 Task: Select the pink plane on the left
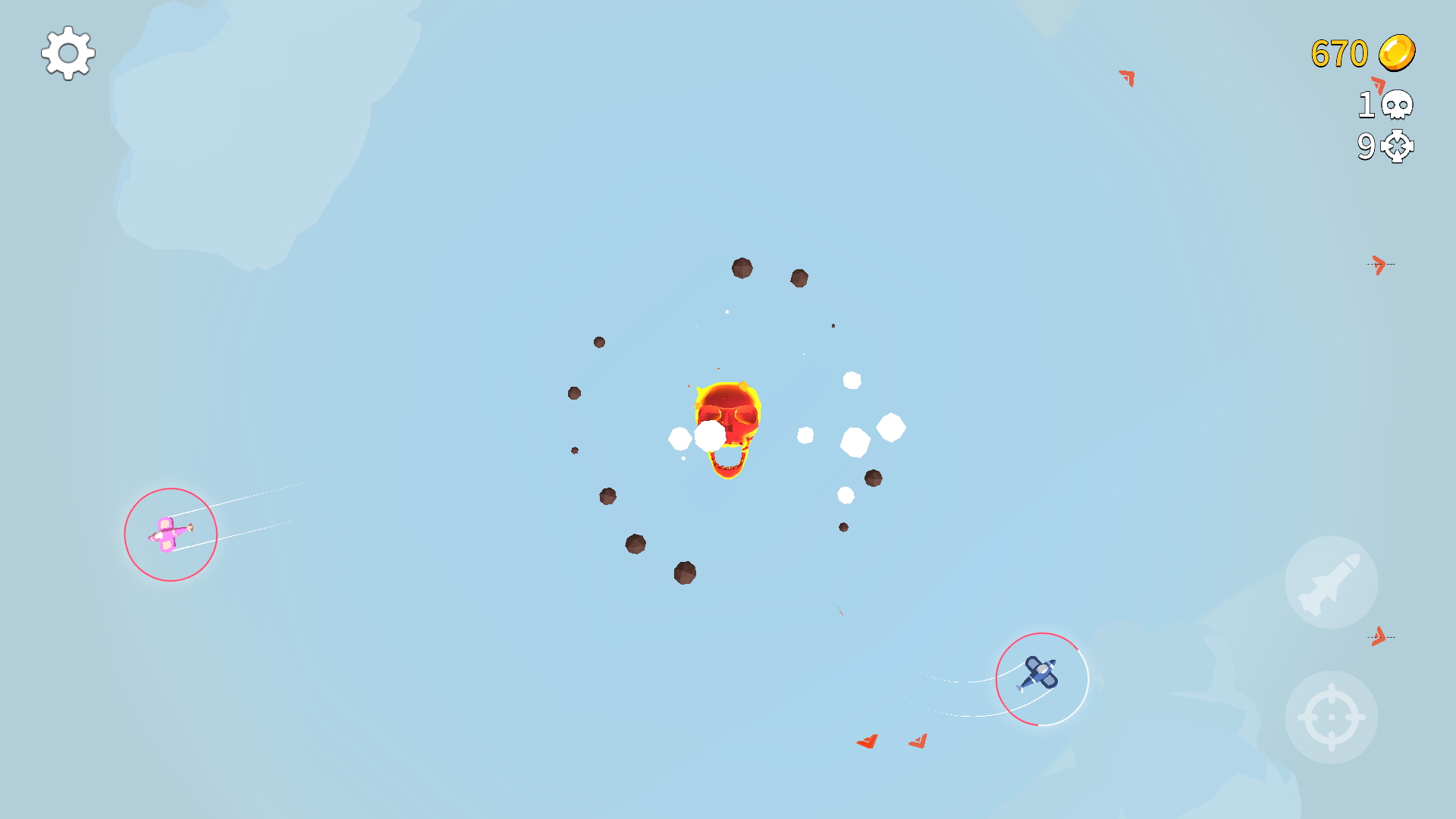coord(168,533)
